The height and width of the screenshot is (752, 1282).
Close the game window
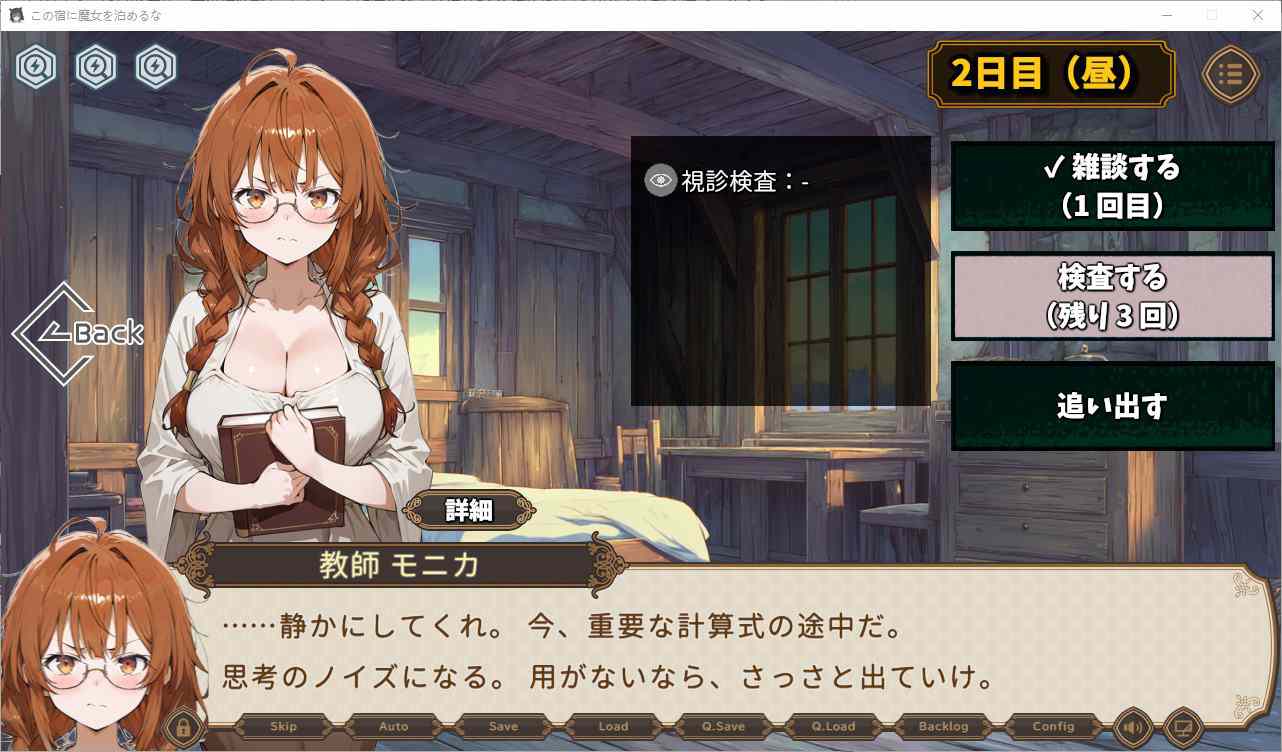[x=1258, y=15]
